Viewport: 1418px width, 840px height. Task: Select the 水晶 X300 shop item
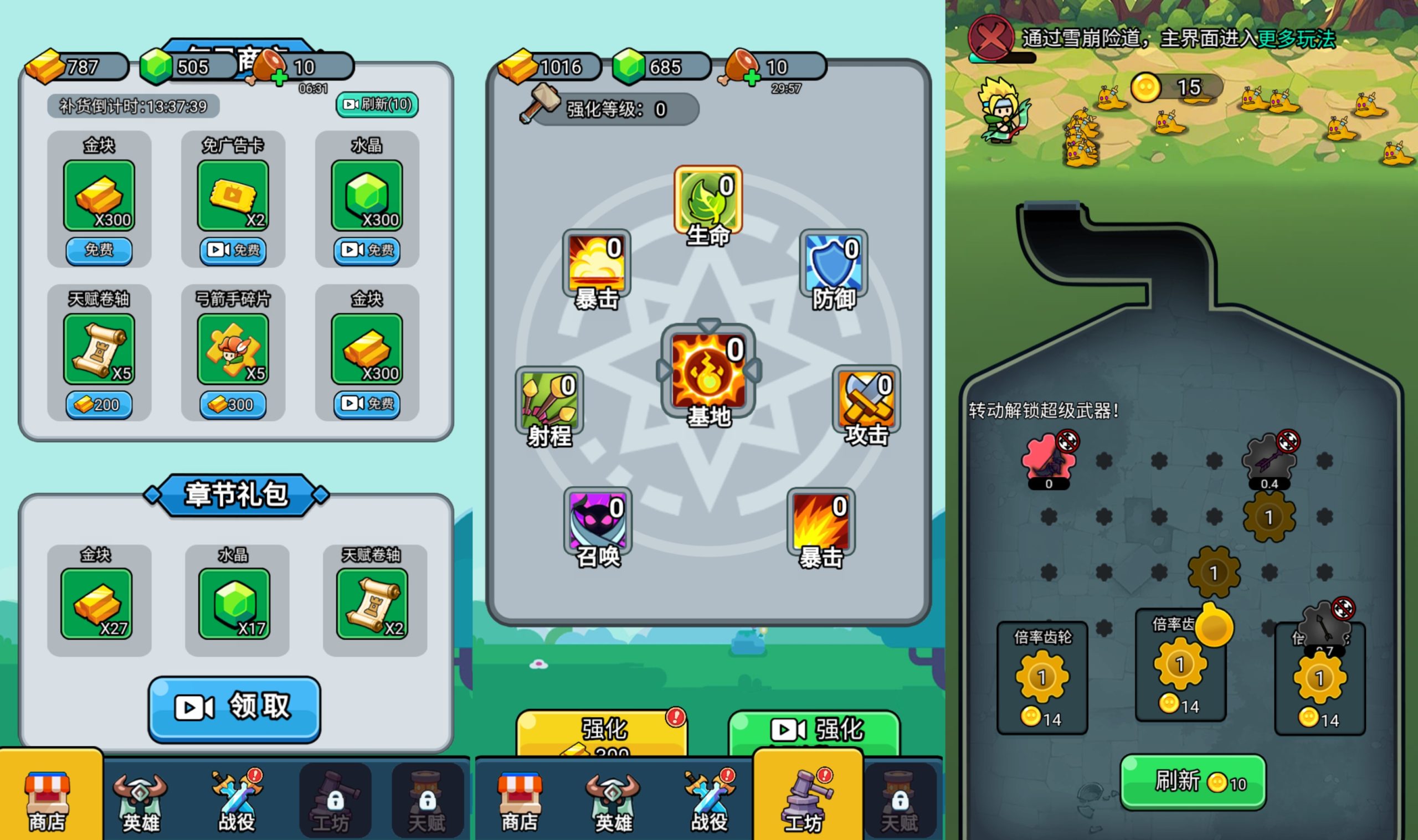coord(367,196)
